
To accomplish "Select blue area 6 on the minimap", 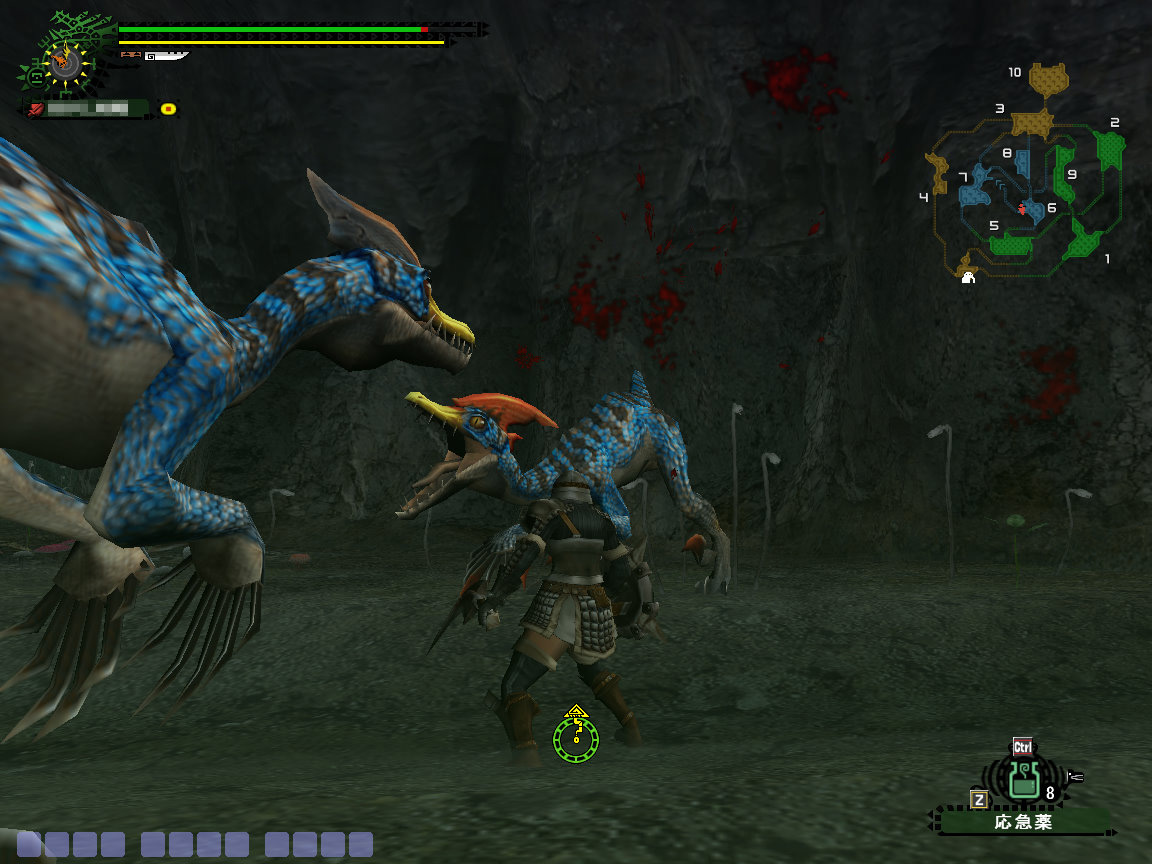I will pos(1035,209).
